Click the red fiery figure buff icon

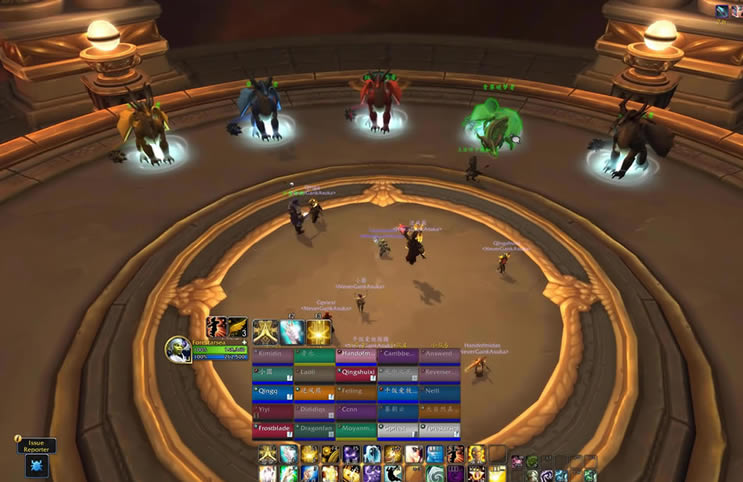pyautogui.click(x=216, y=328)
